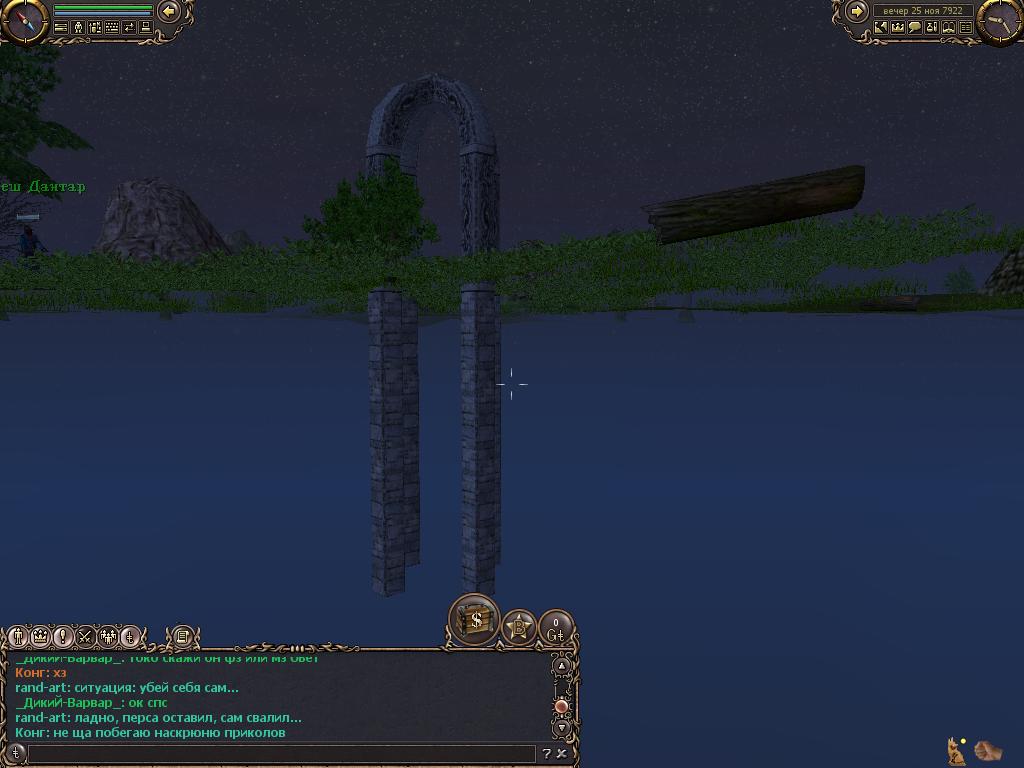Close the chat window with the X
This screenshot has height=768, width=1024.
(562, 754)
